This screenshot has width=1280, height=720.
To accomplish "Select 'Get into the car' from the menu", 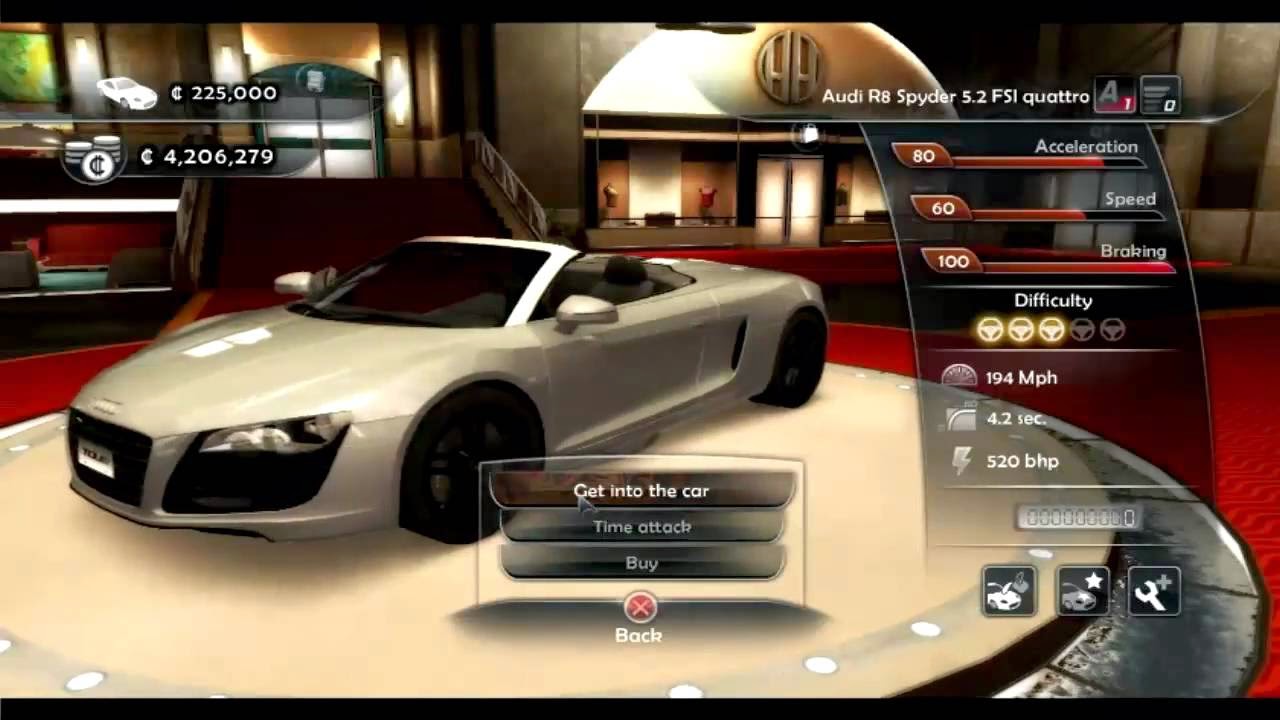I will point(640,491).
